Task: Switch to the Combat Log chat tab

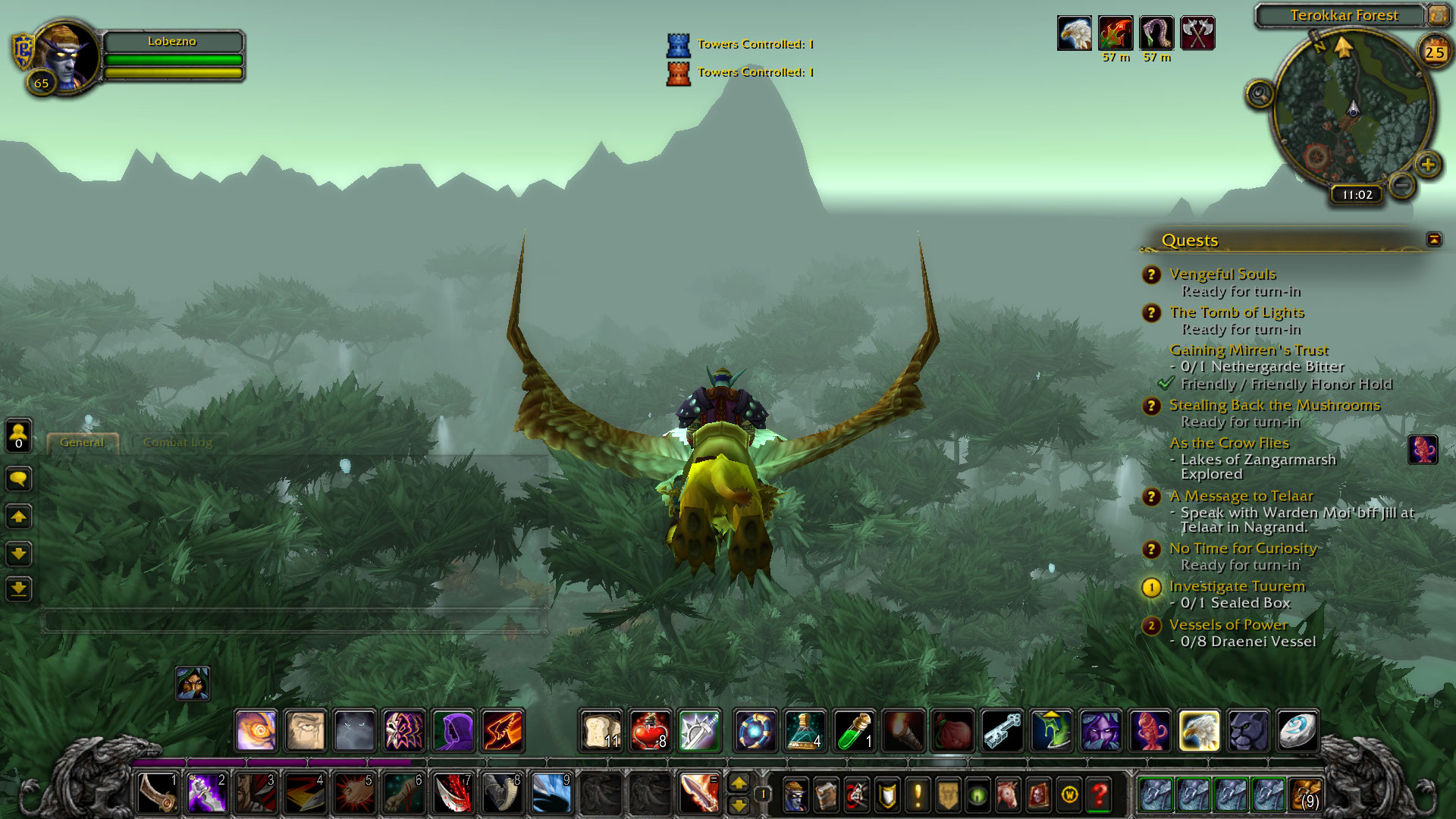Action: click(x=177, y=442)
